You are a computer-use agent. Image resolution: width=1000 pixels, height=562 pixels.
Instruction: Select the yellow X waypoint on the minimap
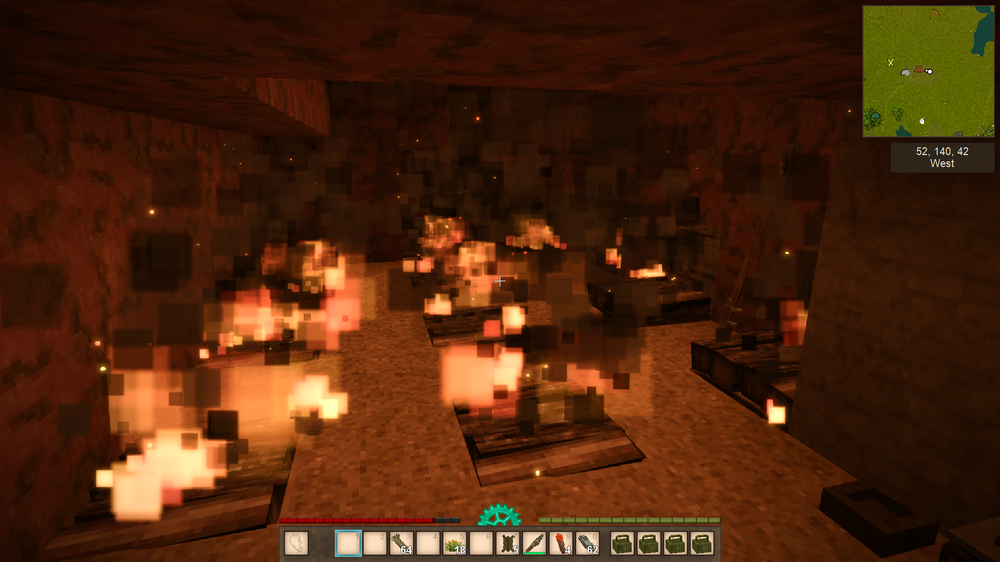coord(890,62)
